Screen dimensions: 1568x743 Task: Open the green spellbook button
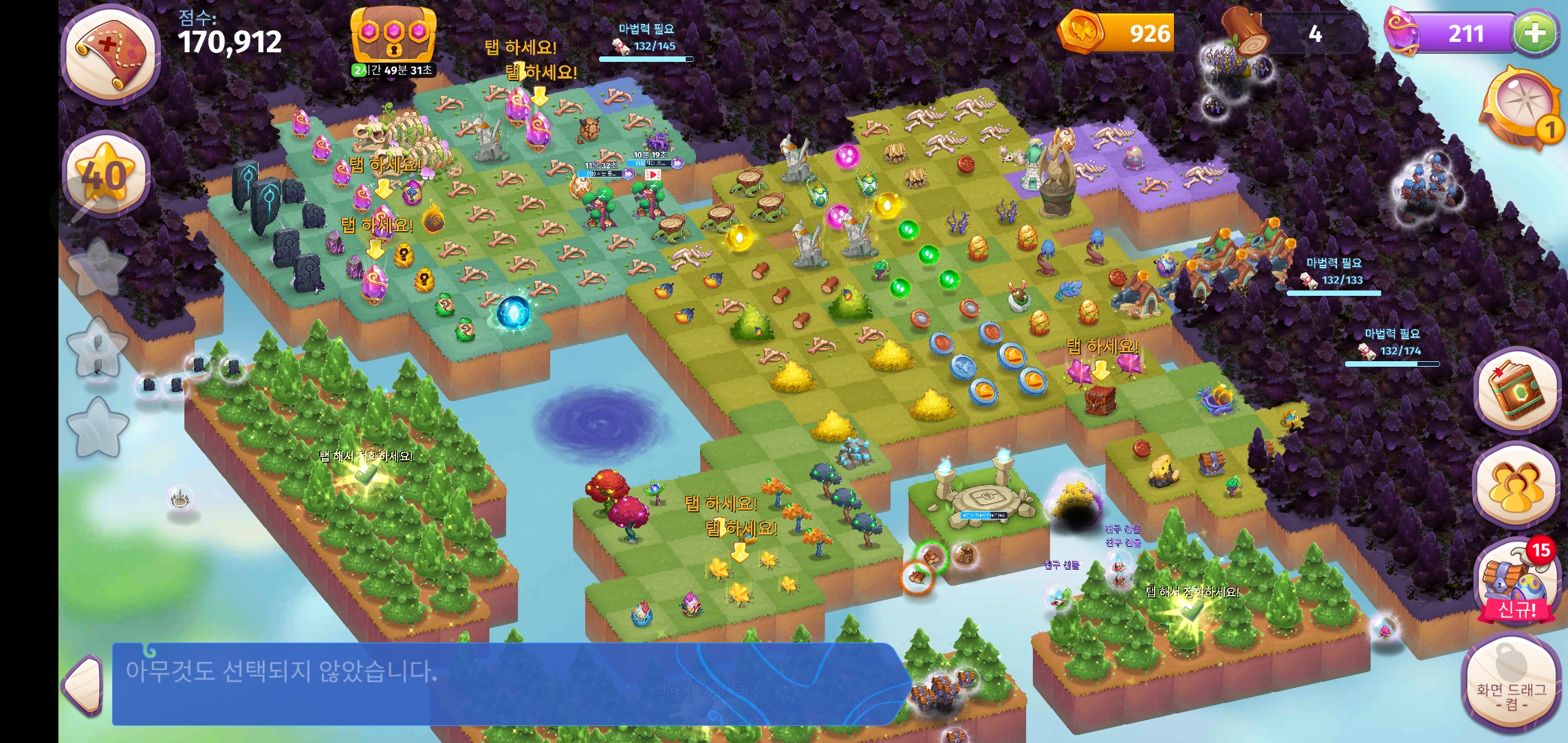point(1516,390)
